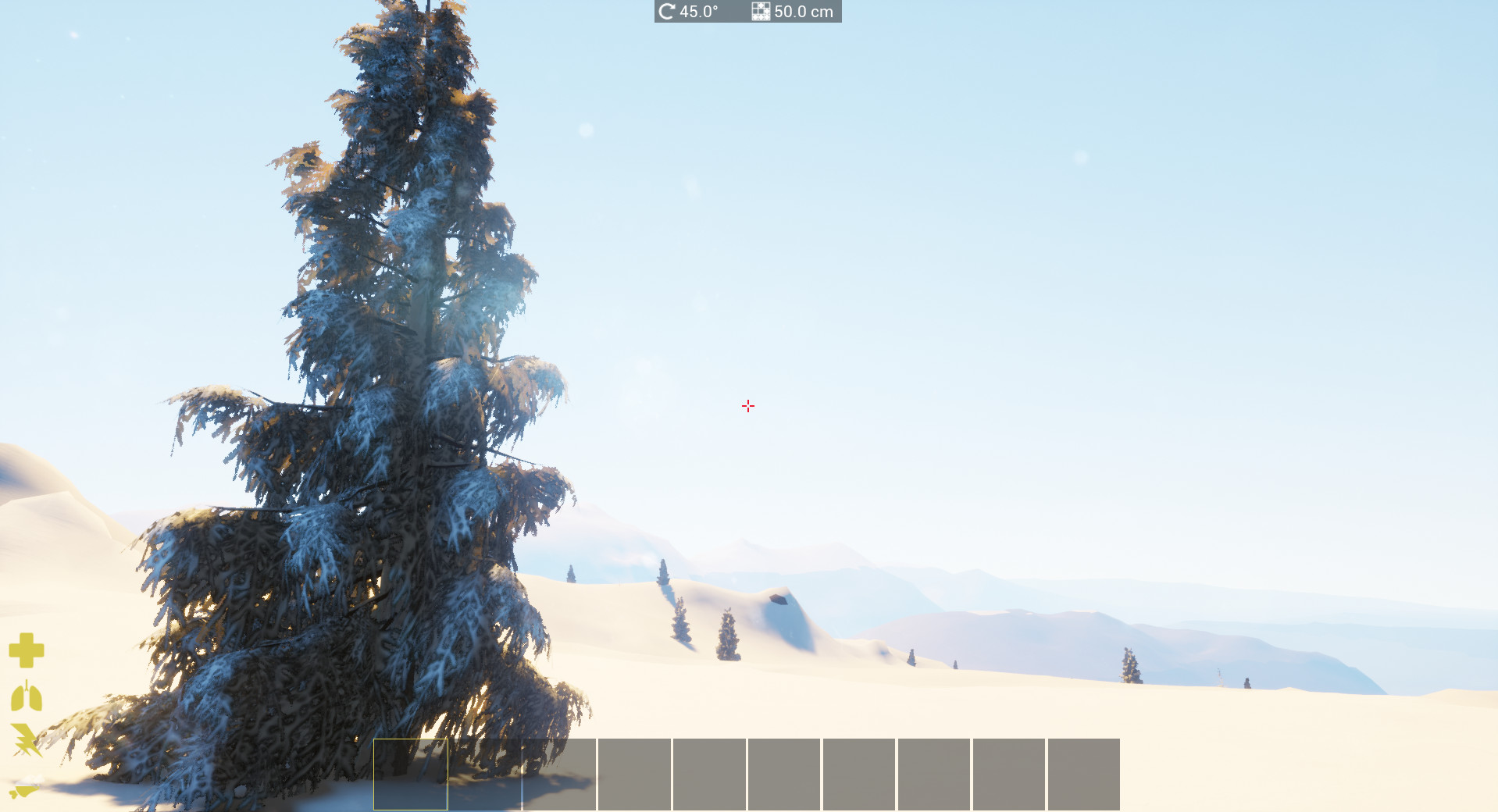Select the third hotbar slot
Screen dimensions: 1498x812
pos(560,774)
